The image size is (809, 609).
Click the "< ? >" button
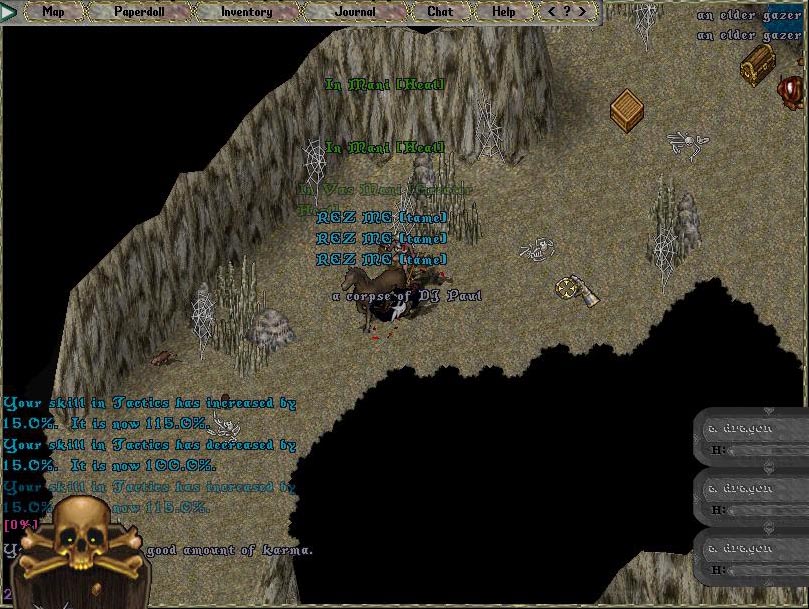pos(567,12)
